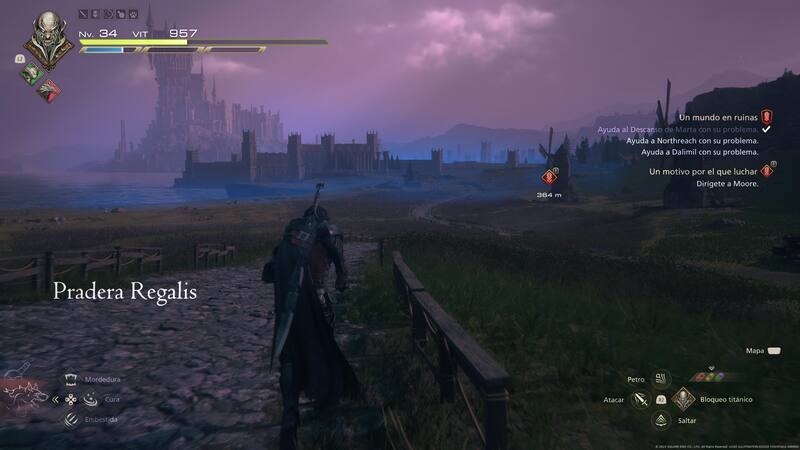Activate the Petro ability icon
800x450 pixels.
click(661, 379)
